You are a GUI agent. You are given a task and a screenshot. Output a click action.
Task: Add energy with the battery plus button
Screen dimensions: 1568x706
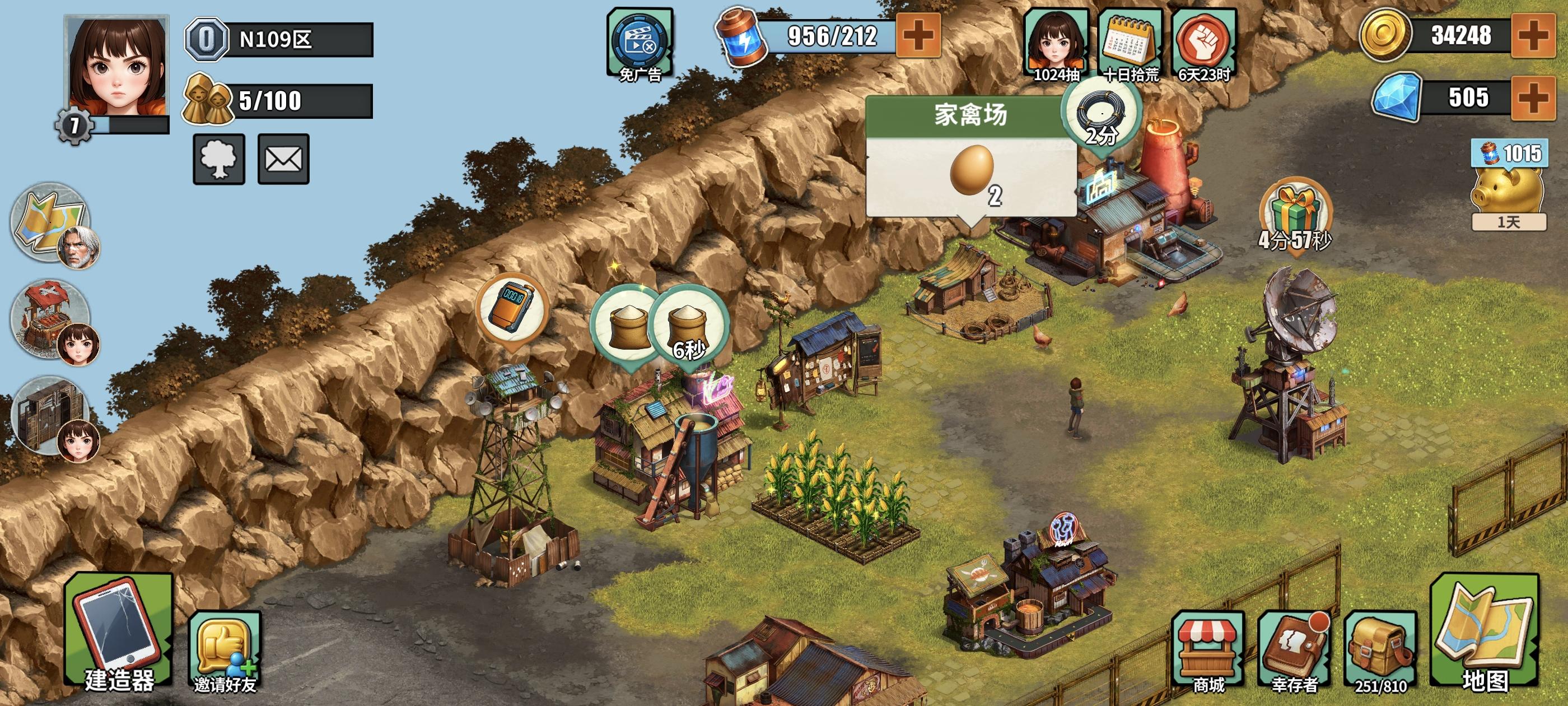click(917, 35)
